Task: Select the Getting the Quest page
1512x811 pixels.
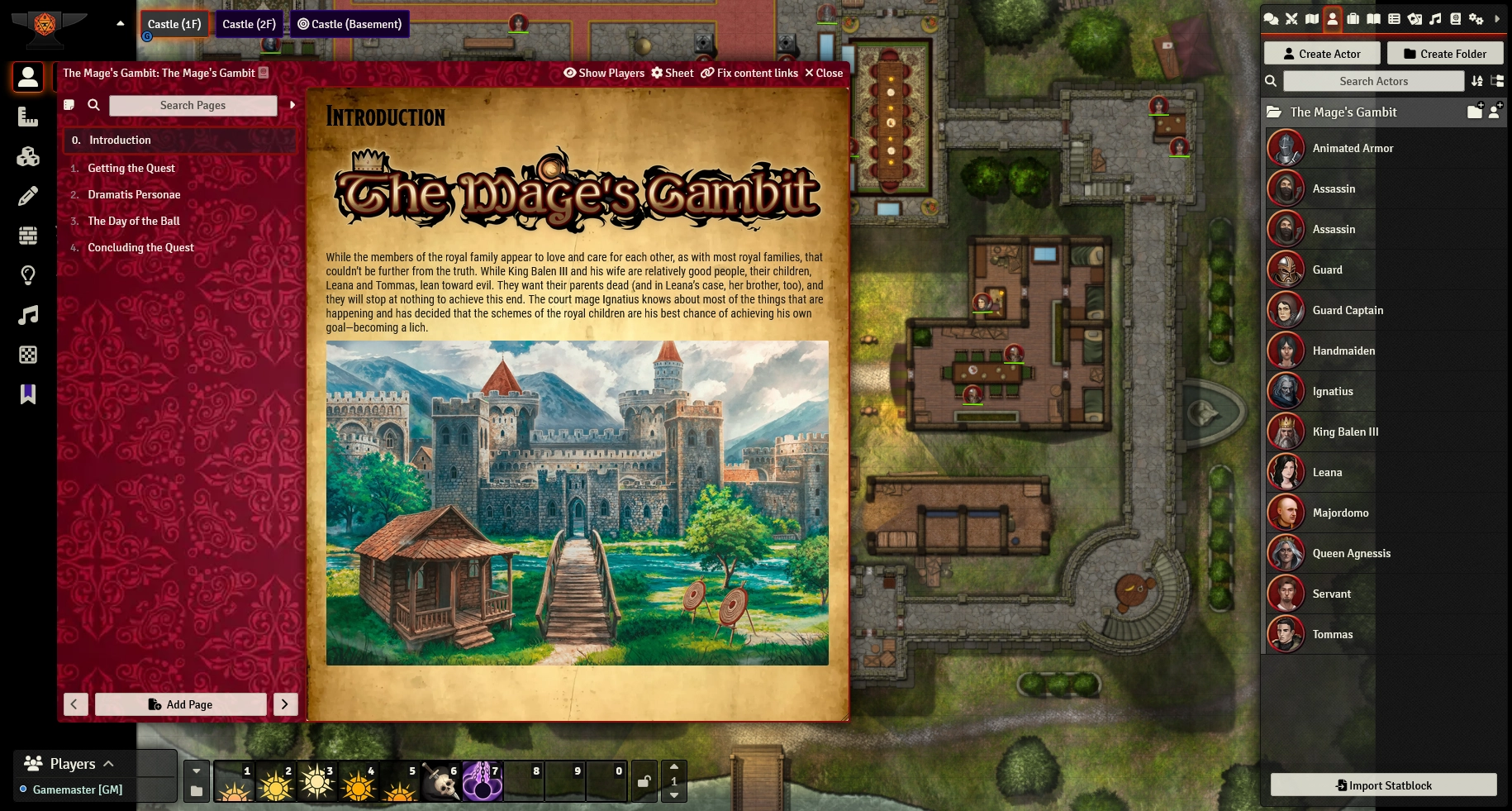Action: point(131,168)
